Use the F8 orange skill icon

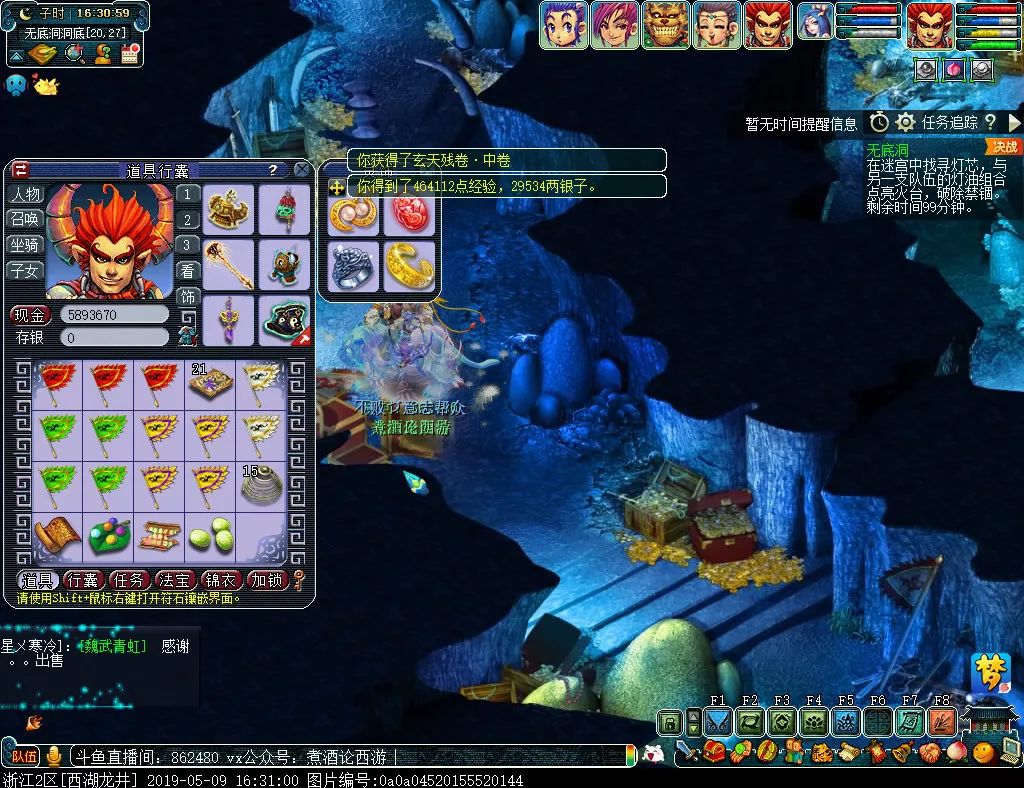(942, 722)
